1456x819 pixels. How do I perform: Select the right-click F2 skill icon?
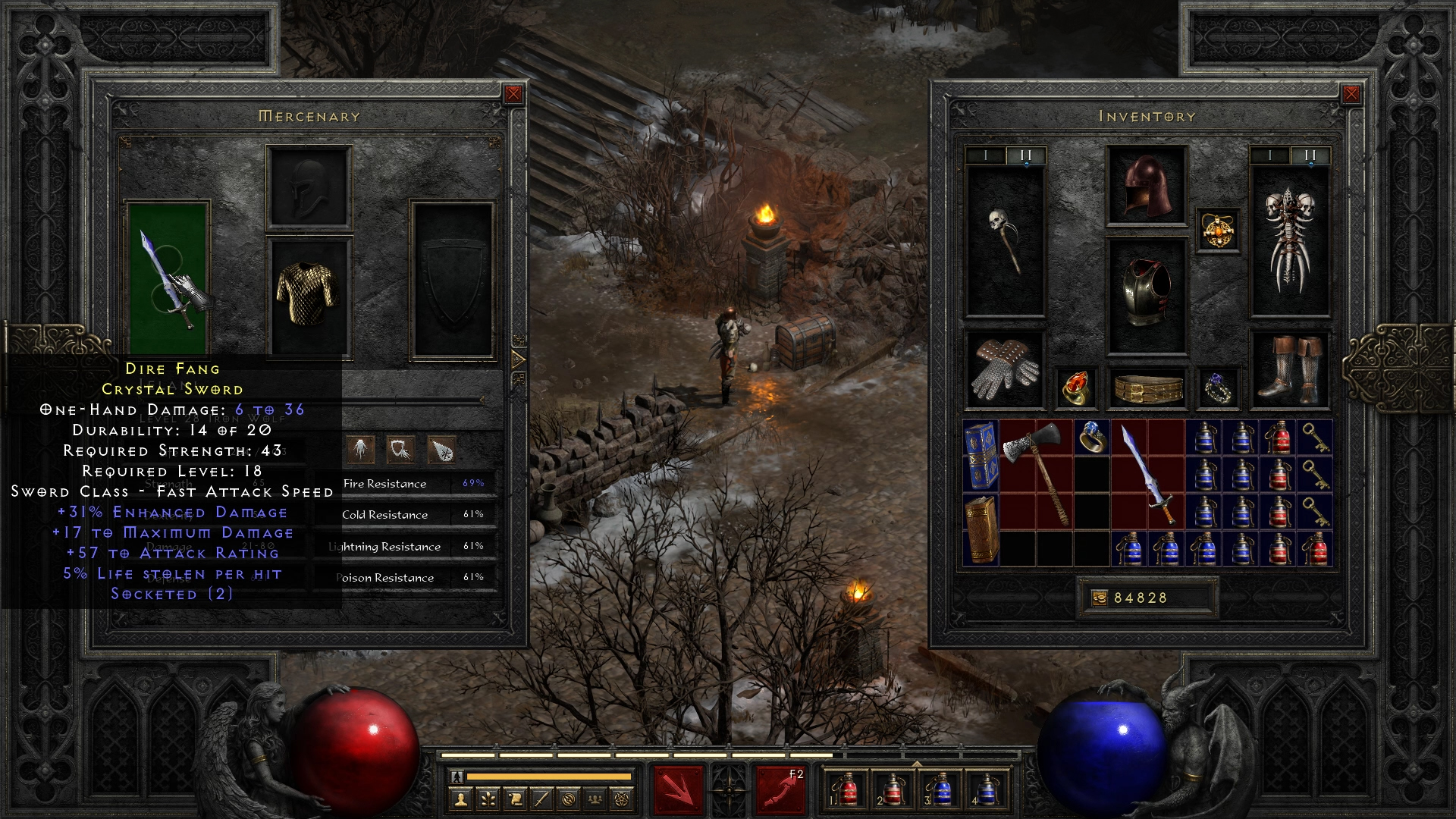point(780,790)
